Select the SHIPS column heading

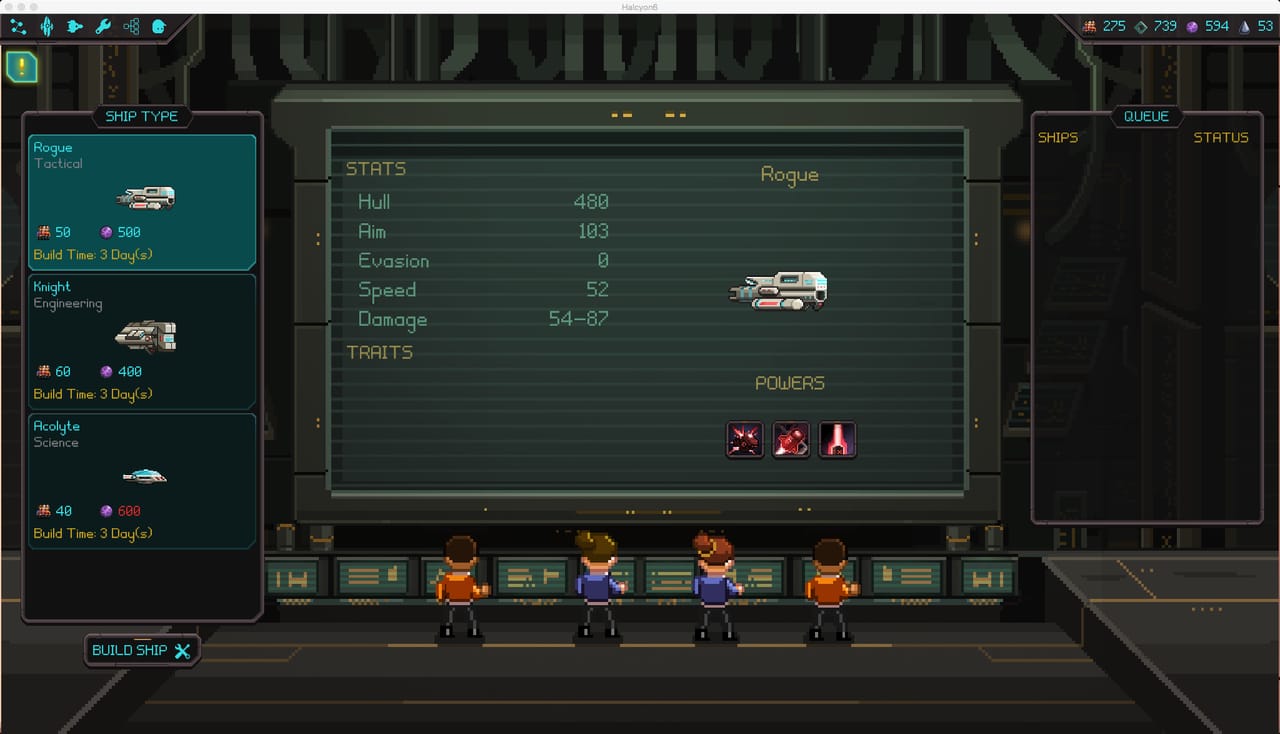[x=1059, y=138]
